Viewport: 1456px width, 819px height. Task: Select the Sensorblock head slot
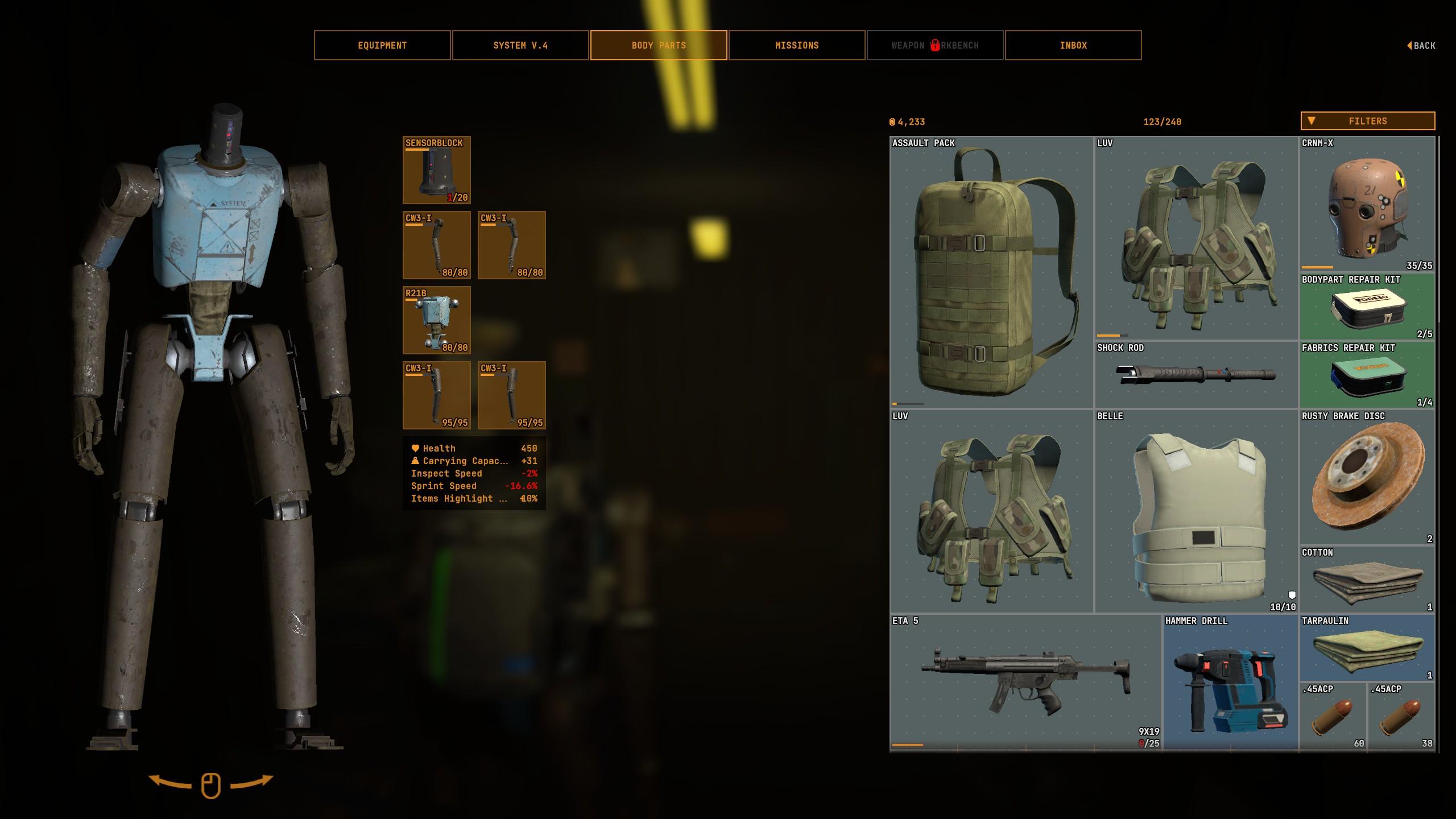tap(436, 170)
